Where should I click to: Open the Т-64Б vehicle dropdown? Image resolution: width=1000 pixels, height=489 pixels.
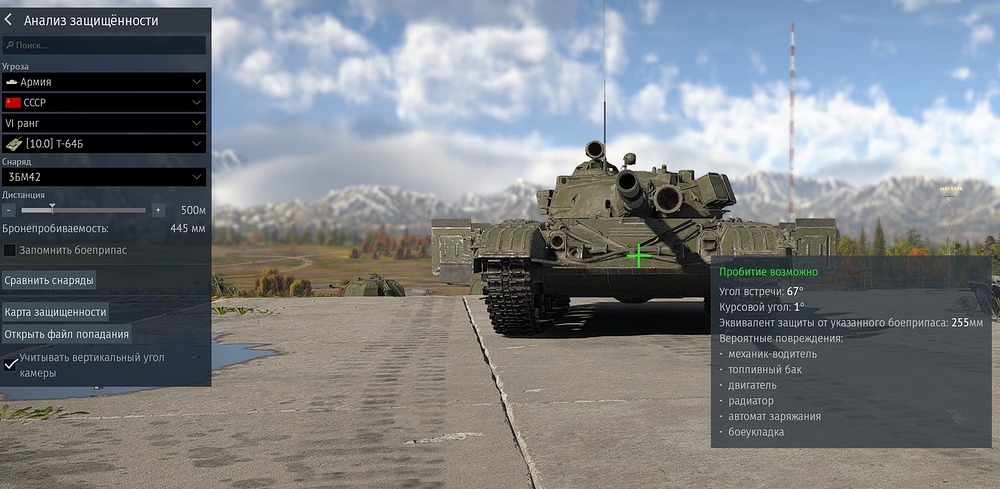click(x=104, y=144)
